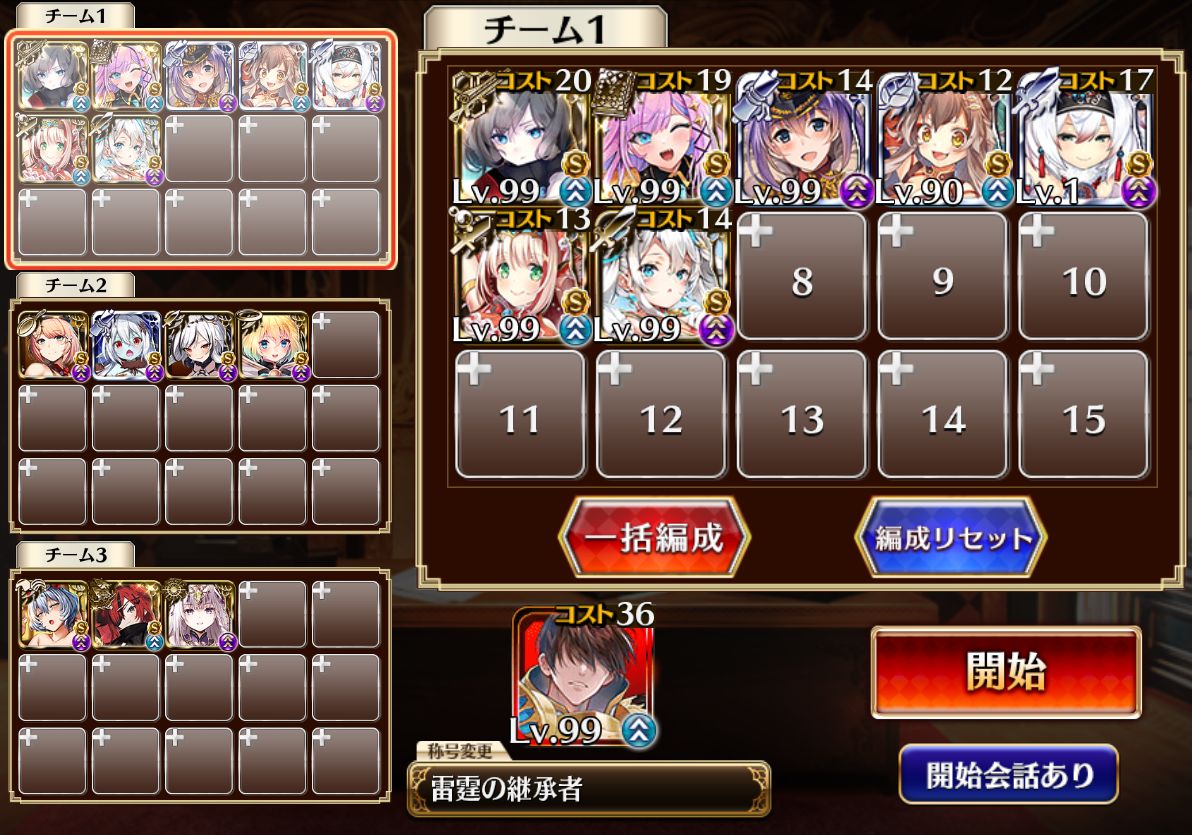Select the cost 14 purple-haired capped unit
1192x835 pixels.
(x=802, y=138)
